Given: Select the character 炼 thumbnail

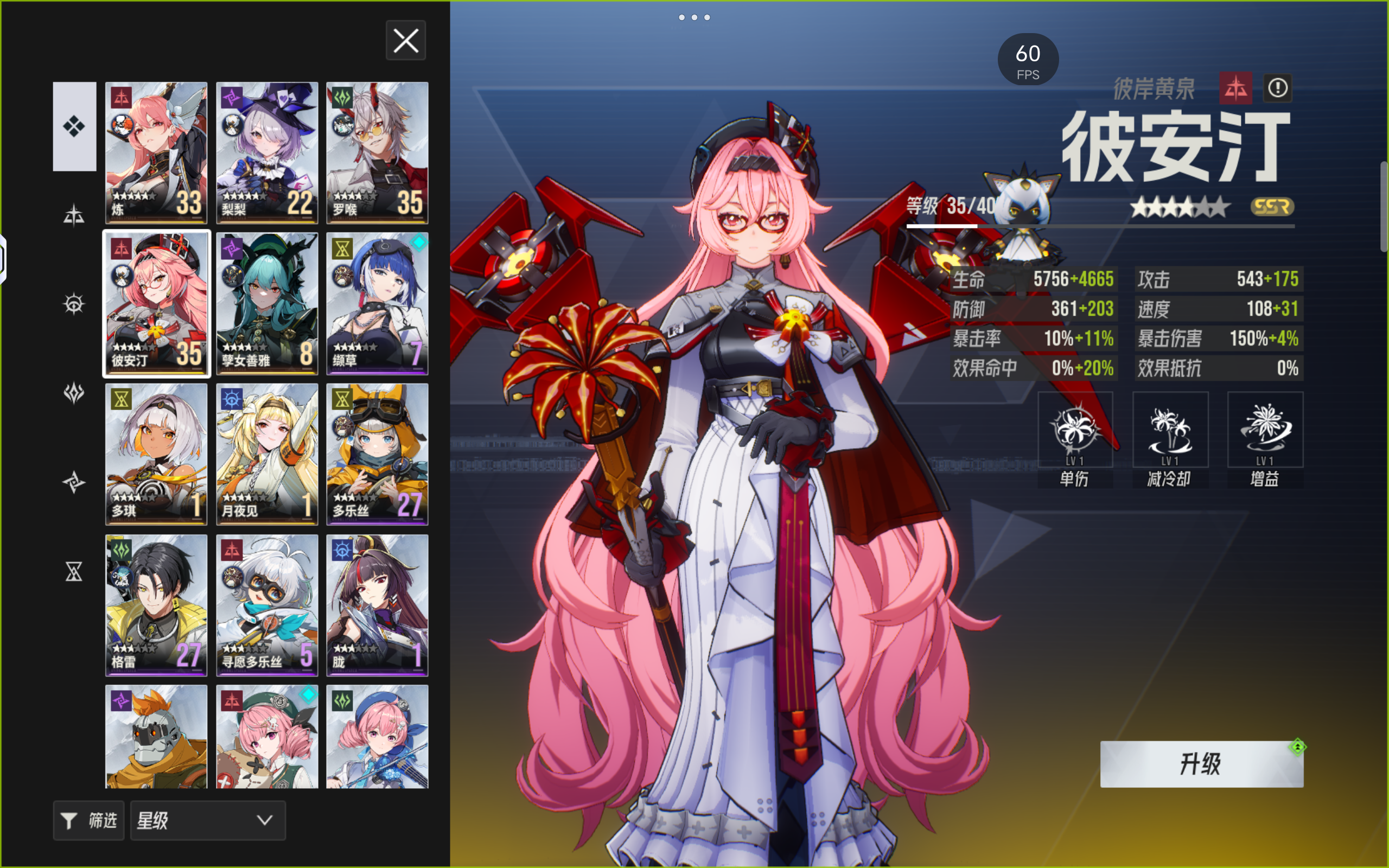Looking at the screenshot, I should [x=156, y=152].
